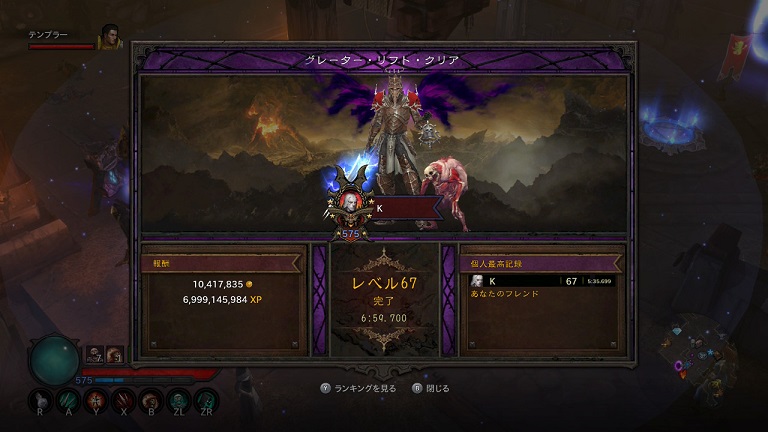The width and height of the screenshot is (768, 432).
Task: Activate the green slash skill labeled A
Action: (x=69, y=400)
